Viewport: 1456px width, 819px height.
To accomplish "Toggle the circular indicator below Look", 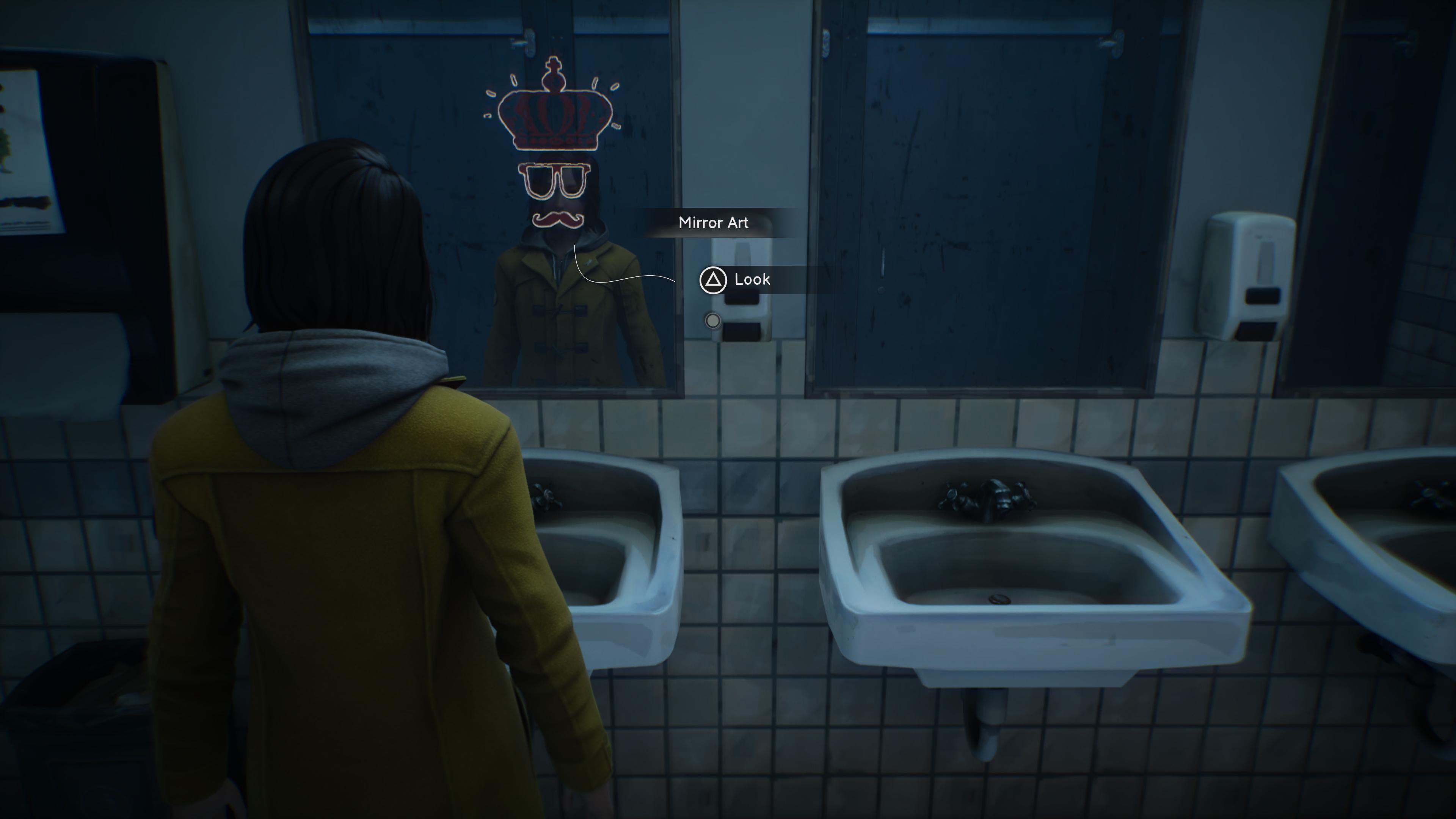I will [712, 320].
